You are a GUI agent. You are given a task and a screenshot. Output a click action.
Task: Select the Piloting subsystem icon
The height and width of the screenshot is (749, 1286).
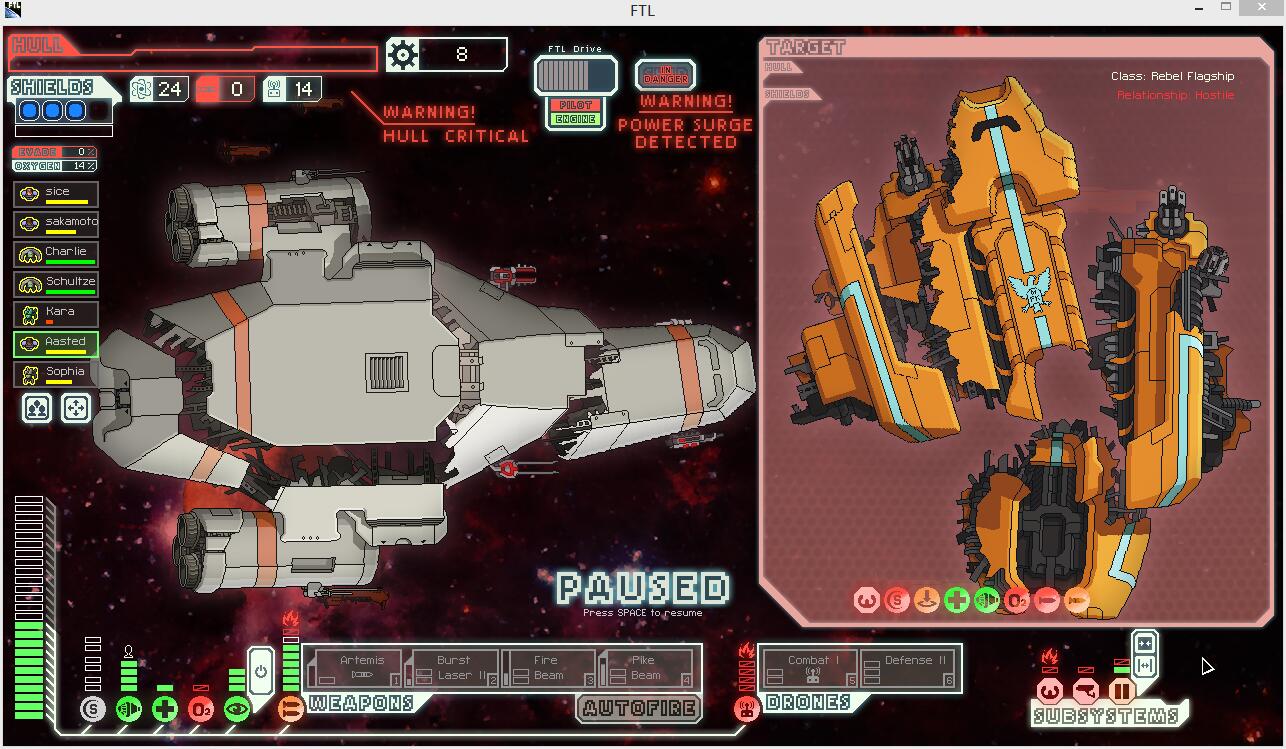[1050, 691]
